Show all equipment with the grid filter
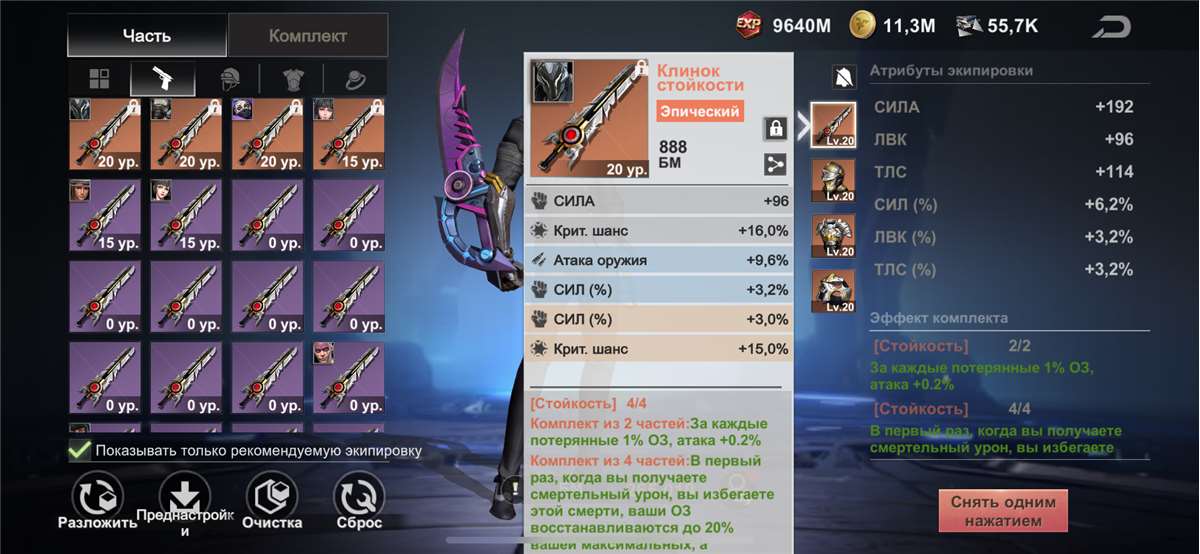Viewport: 1200px width, 554px height. (x=99, y=79)
